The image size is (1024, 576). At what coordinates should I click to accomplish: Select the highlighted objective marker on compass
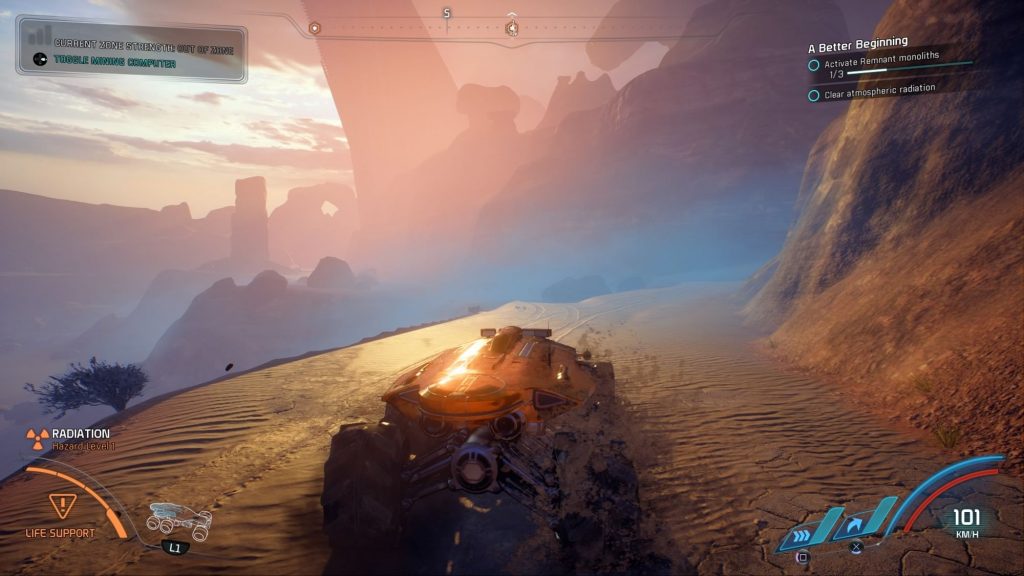pos(512,28)
